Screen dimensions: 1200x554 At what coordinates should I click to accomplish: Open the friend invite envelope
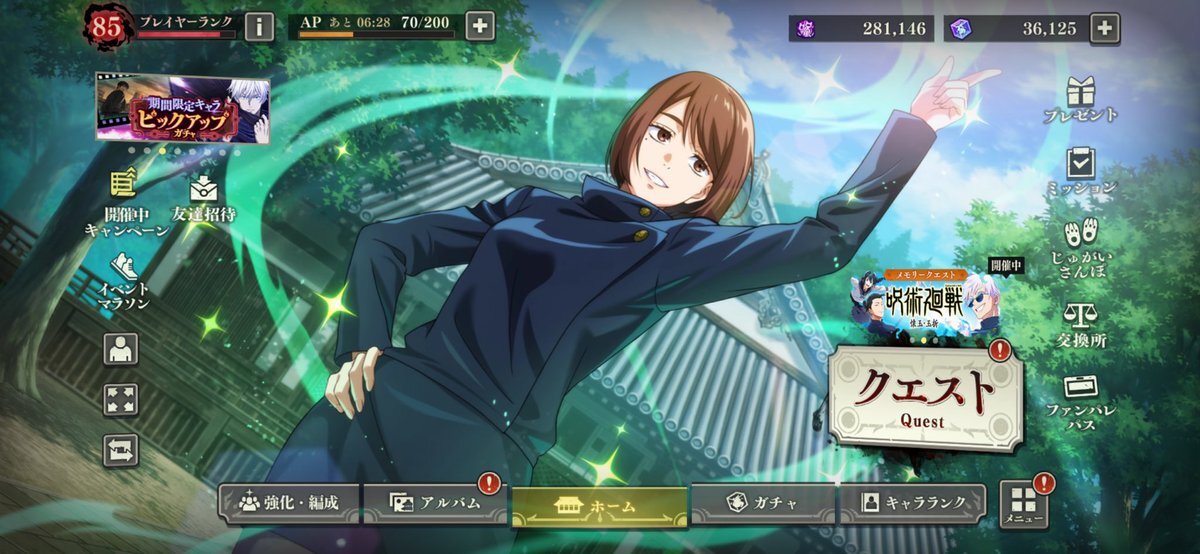click(x=203, y=198)
